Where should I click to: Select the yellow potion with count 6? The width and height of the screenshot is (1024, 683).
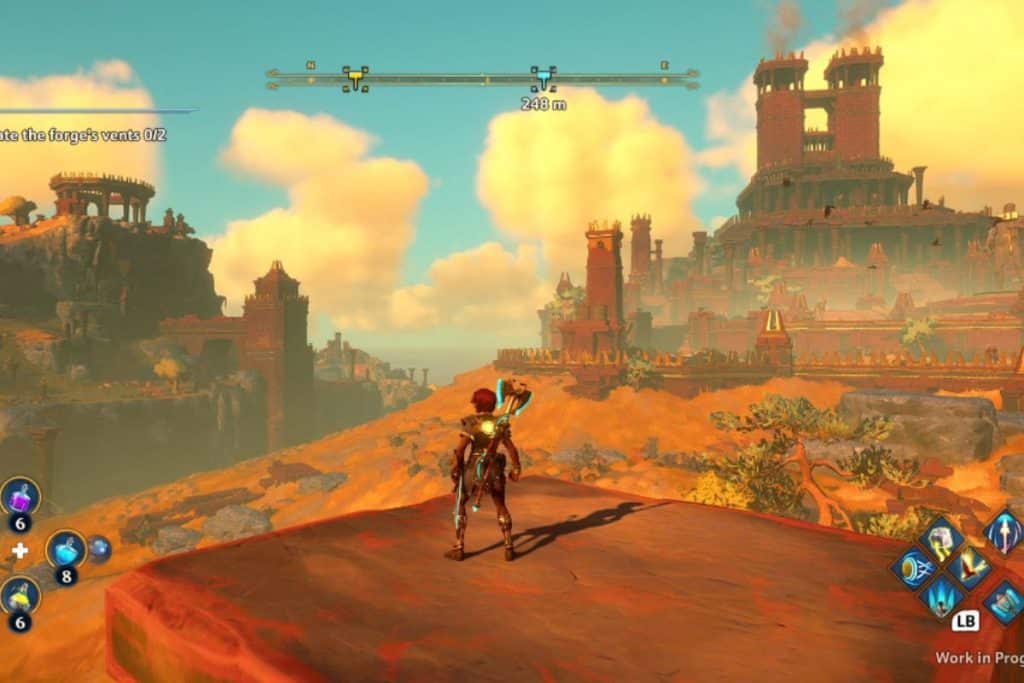(x=20, y=596)
